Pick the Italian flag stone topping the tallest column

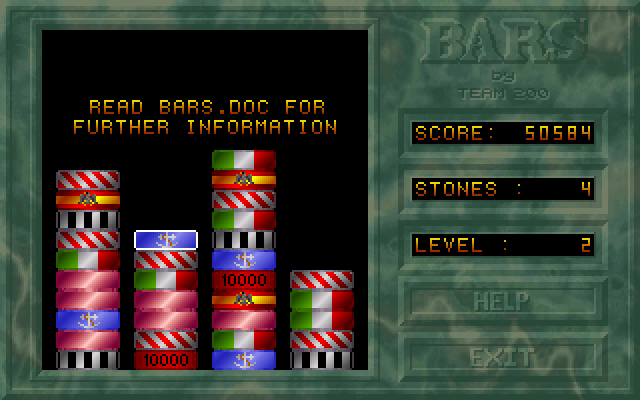click(244, 160)
